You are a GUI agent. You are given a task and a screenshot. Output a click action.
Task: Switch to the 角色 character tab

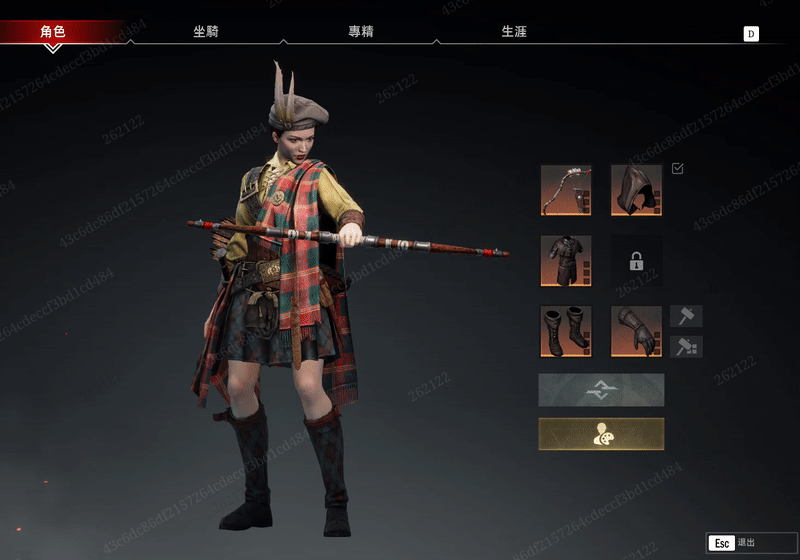(52, 31)
